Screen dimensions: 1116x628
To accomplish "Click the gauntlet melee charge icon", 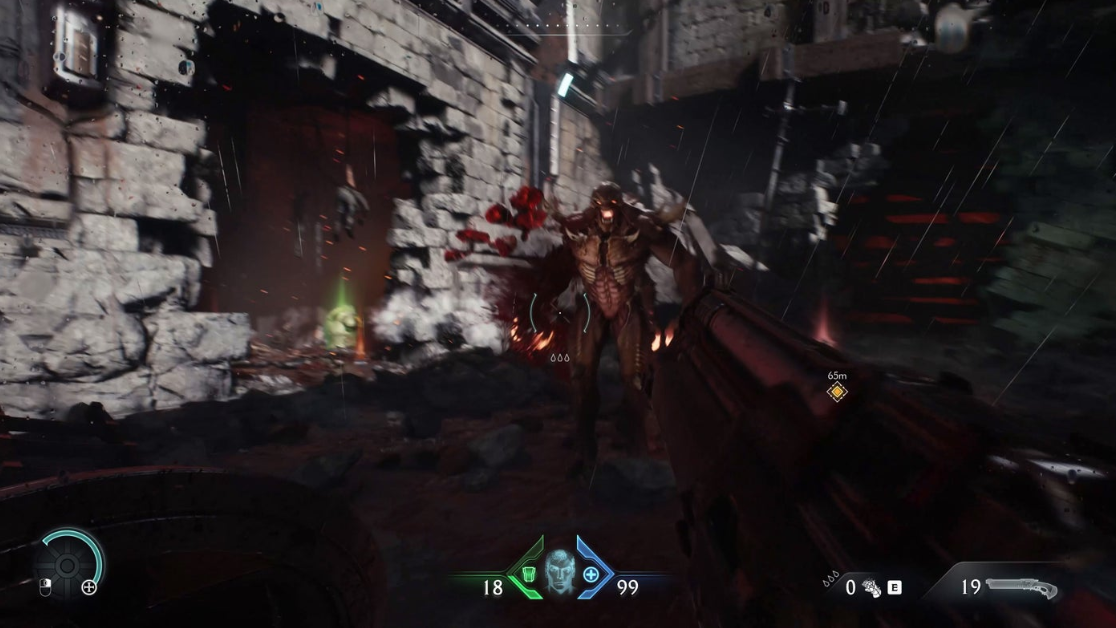I will point(872,588).
